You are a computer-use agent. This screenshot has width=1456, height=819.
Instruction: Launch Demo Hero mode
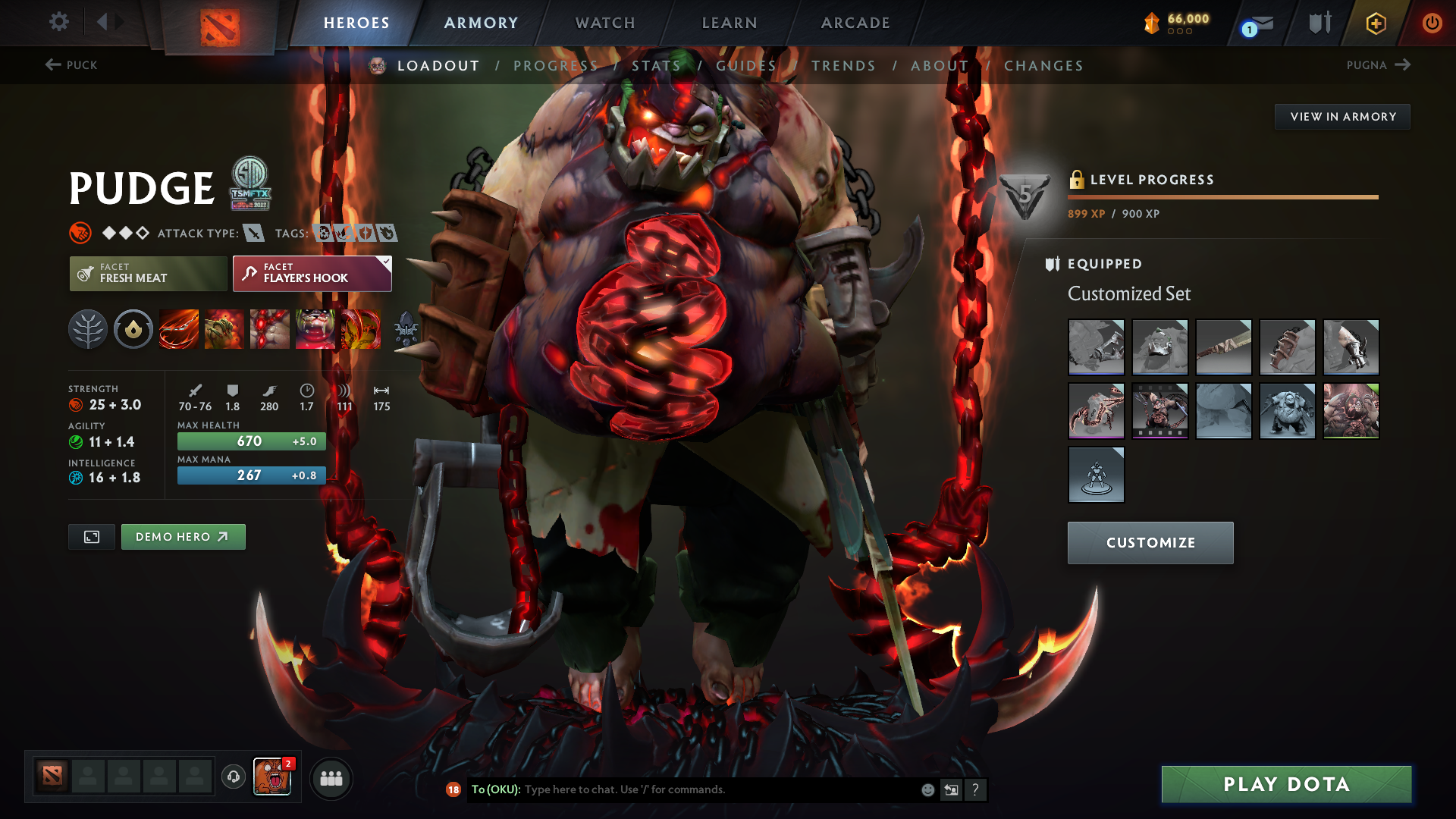coord(183,537)
